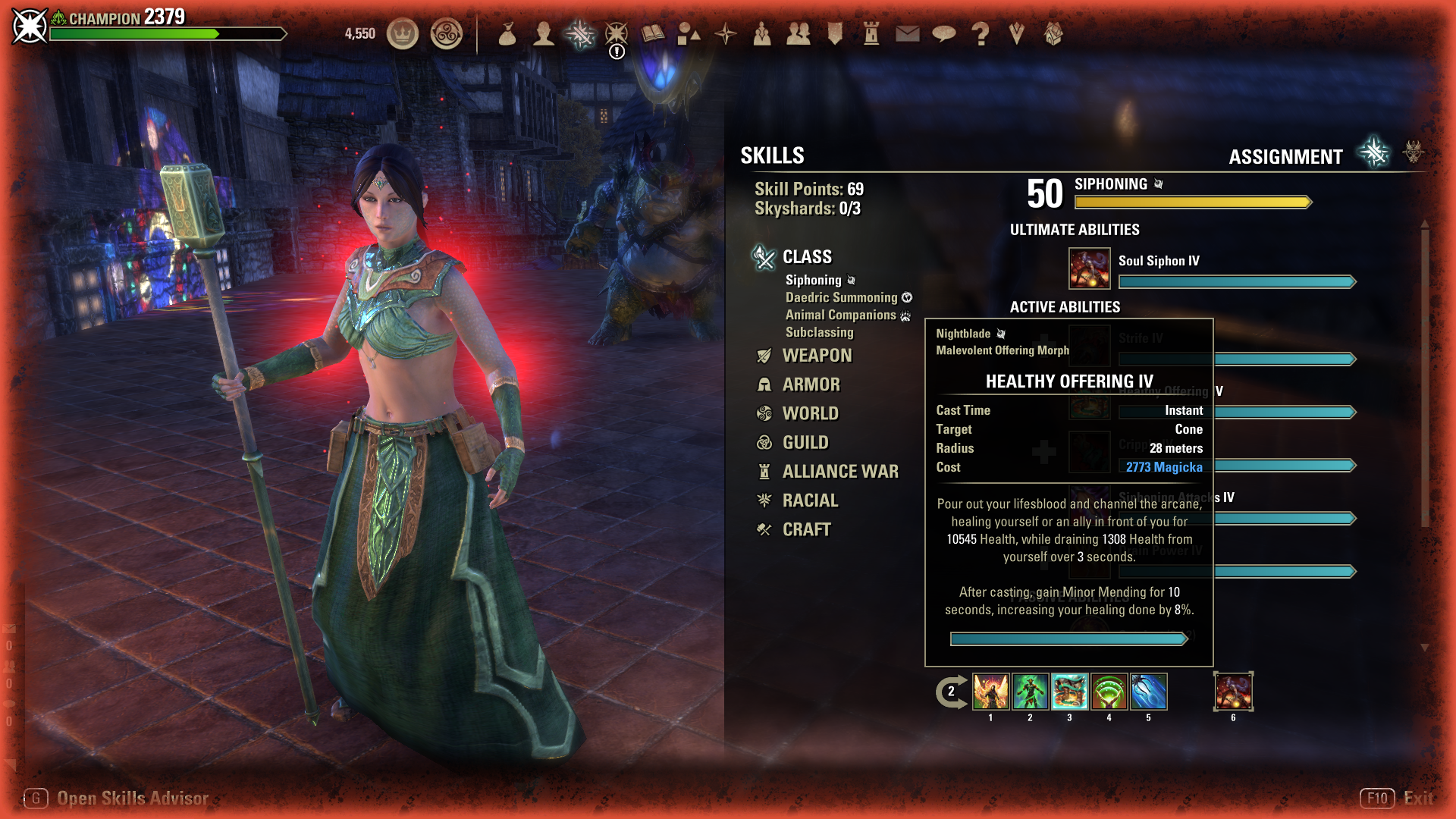Screen dimensions: 1456x819
Task: Open the help question mark menu
Action: pos(980,34)
